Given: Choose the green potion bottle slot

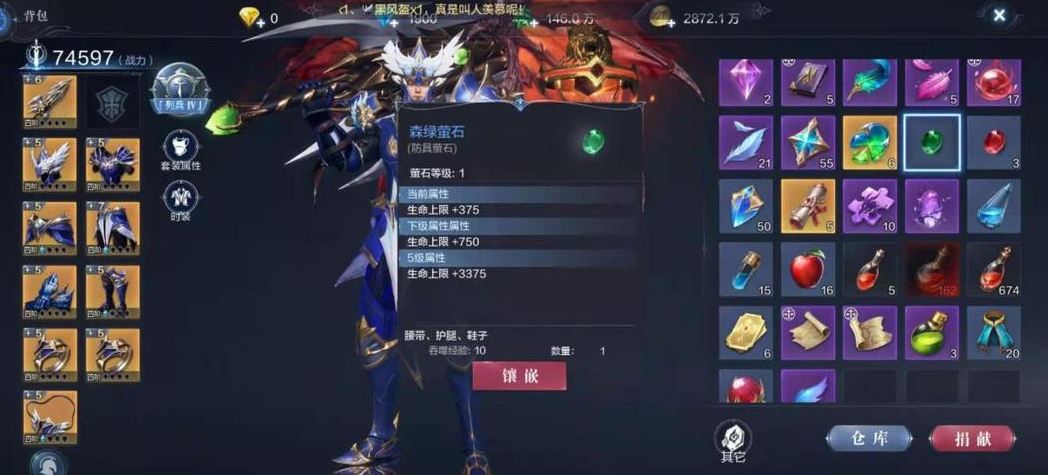Looking at the screenshot, I should coord(931,332).
